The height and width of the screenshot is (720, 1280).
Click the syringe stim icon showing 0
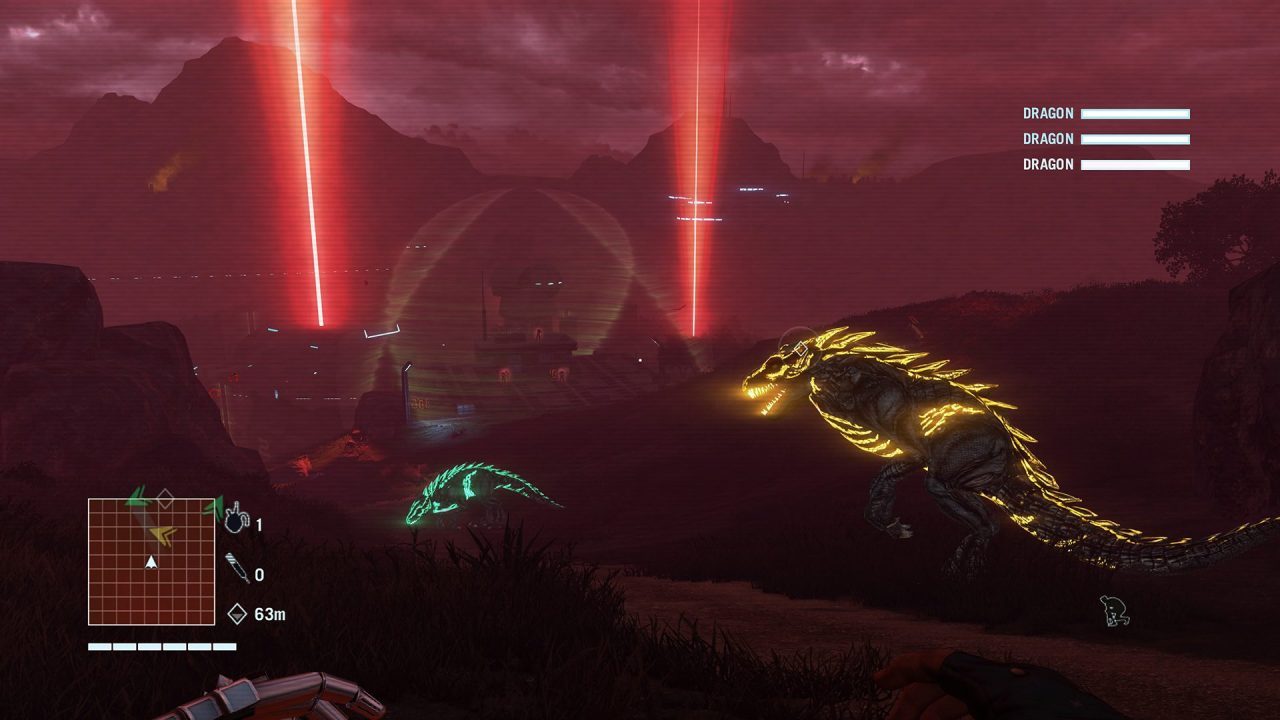click(237, 568)
